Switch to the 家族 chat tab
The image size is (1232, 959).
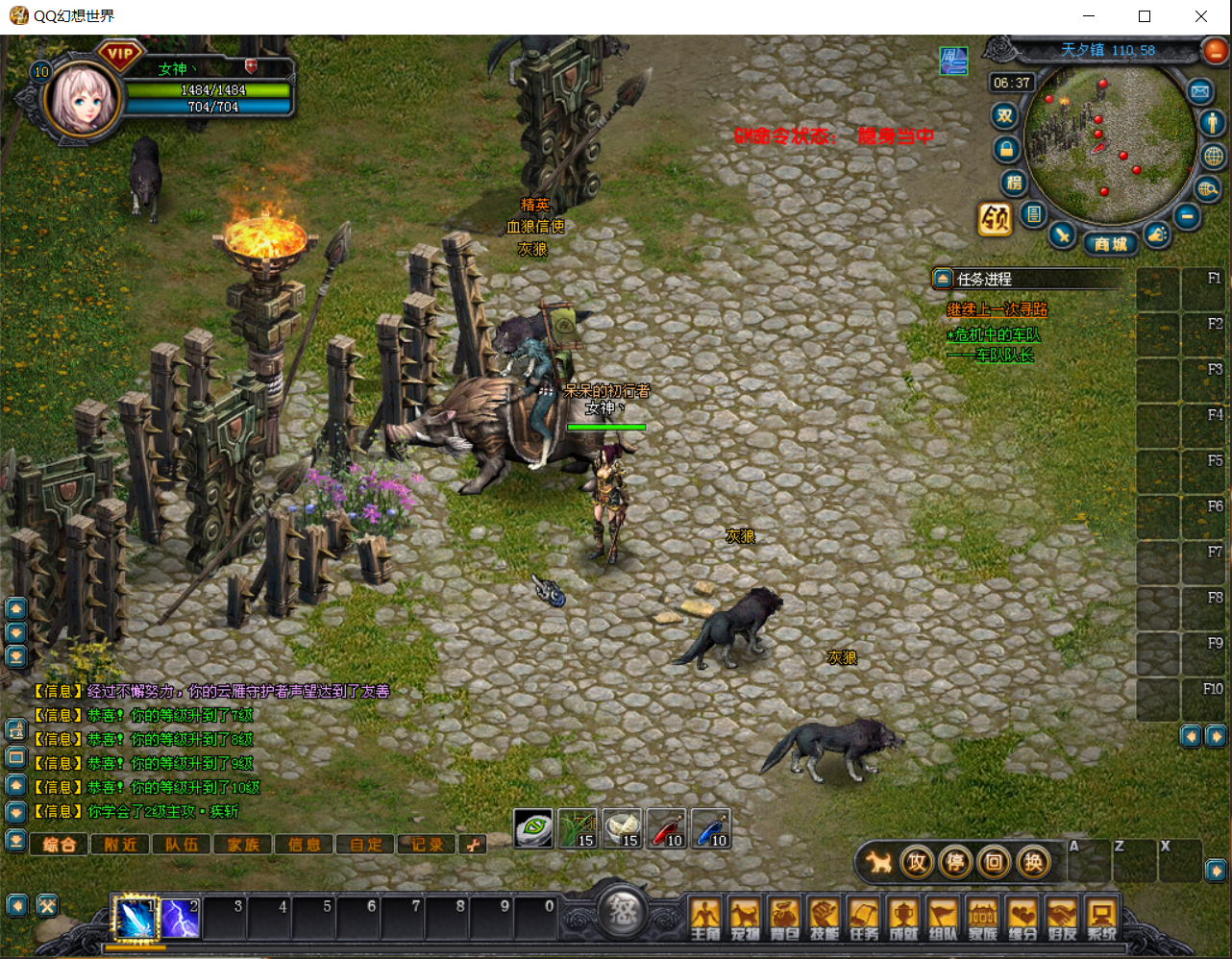(243, 845)
